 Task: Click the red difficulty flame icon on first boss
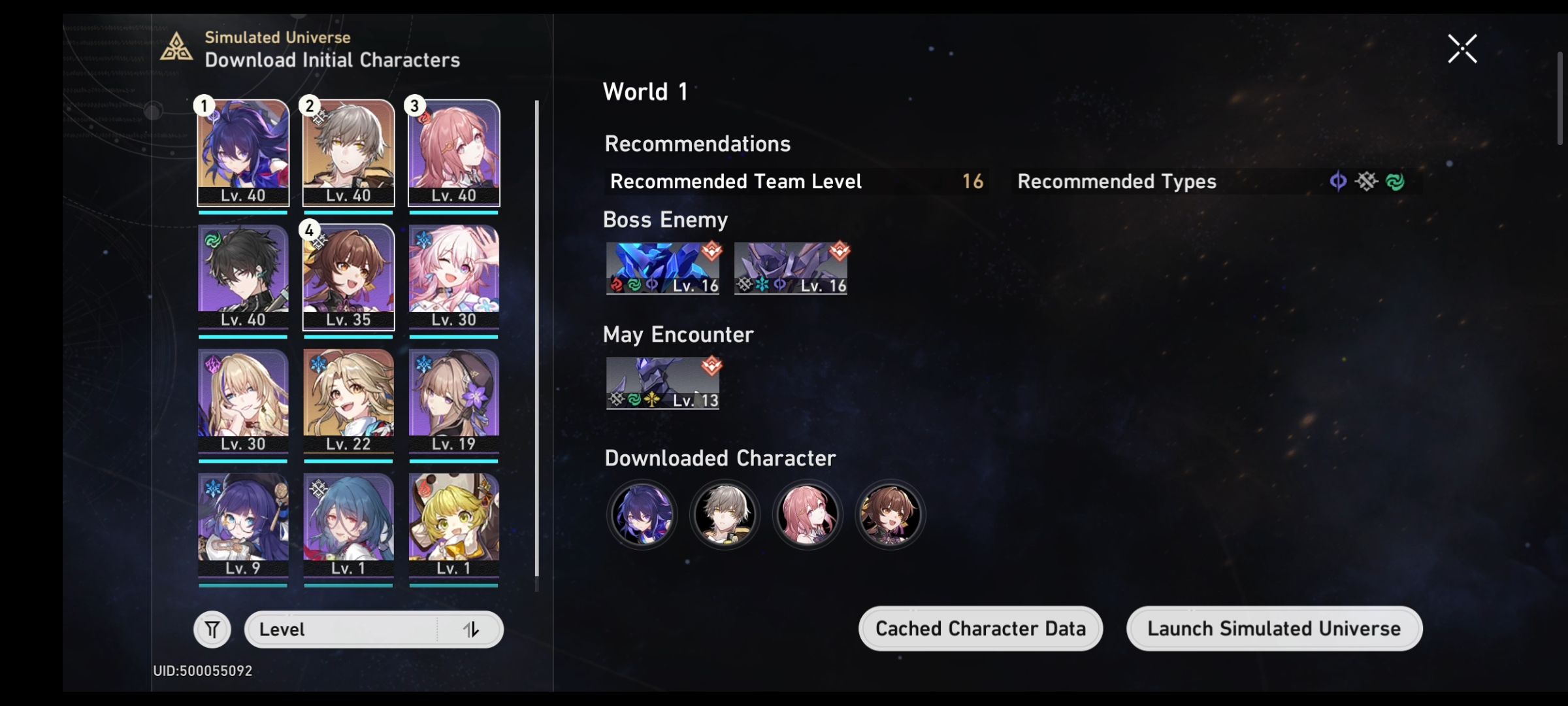[x=711, y=251]
